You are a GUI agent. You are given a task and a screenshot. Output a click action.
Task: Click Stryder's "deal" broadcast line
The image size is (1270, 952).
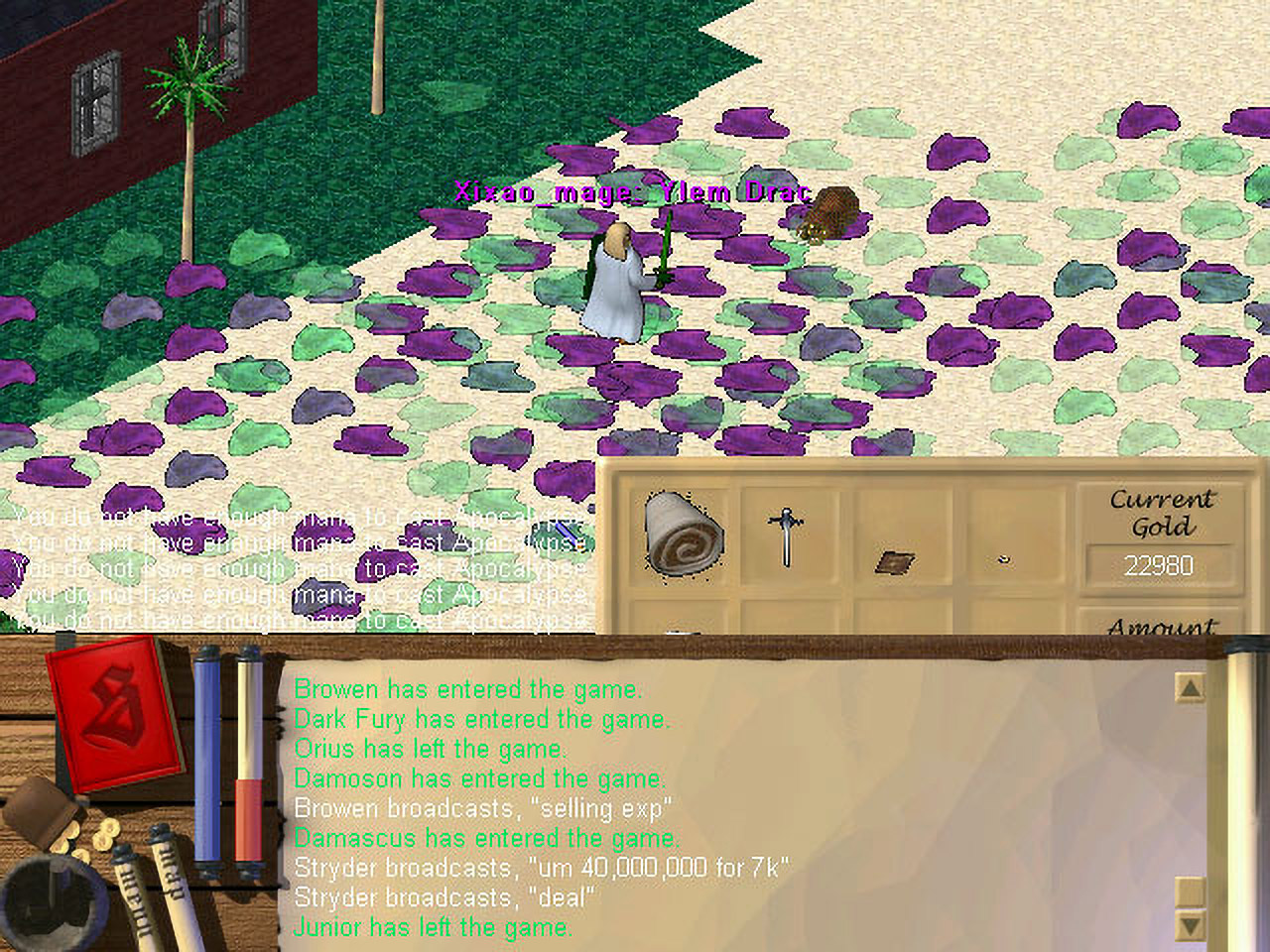click(x=444, y=897)
